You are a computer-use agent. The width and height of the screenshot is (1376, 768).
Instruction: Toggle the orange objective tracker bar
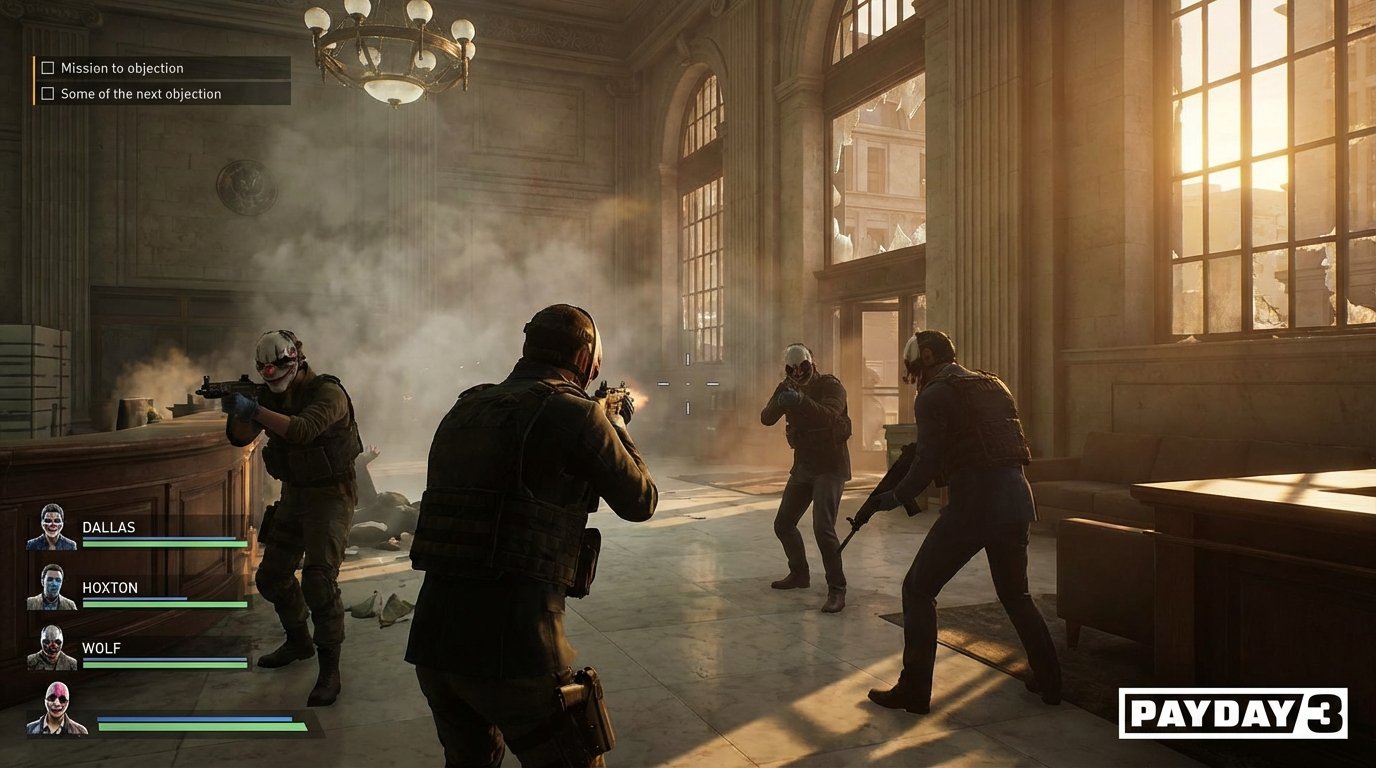click(34, 80)
